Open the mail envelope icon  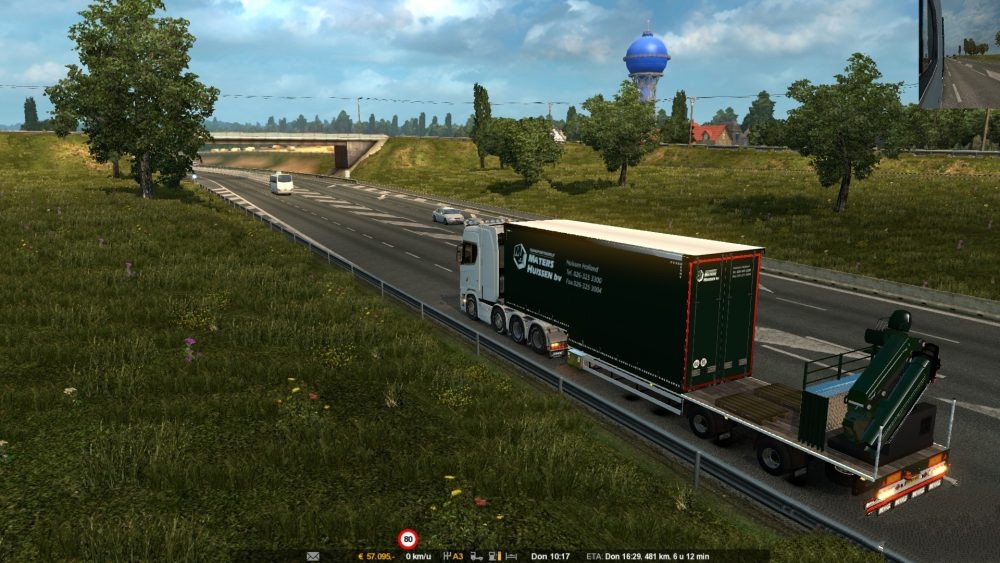313,557
